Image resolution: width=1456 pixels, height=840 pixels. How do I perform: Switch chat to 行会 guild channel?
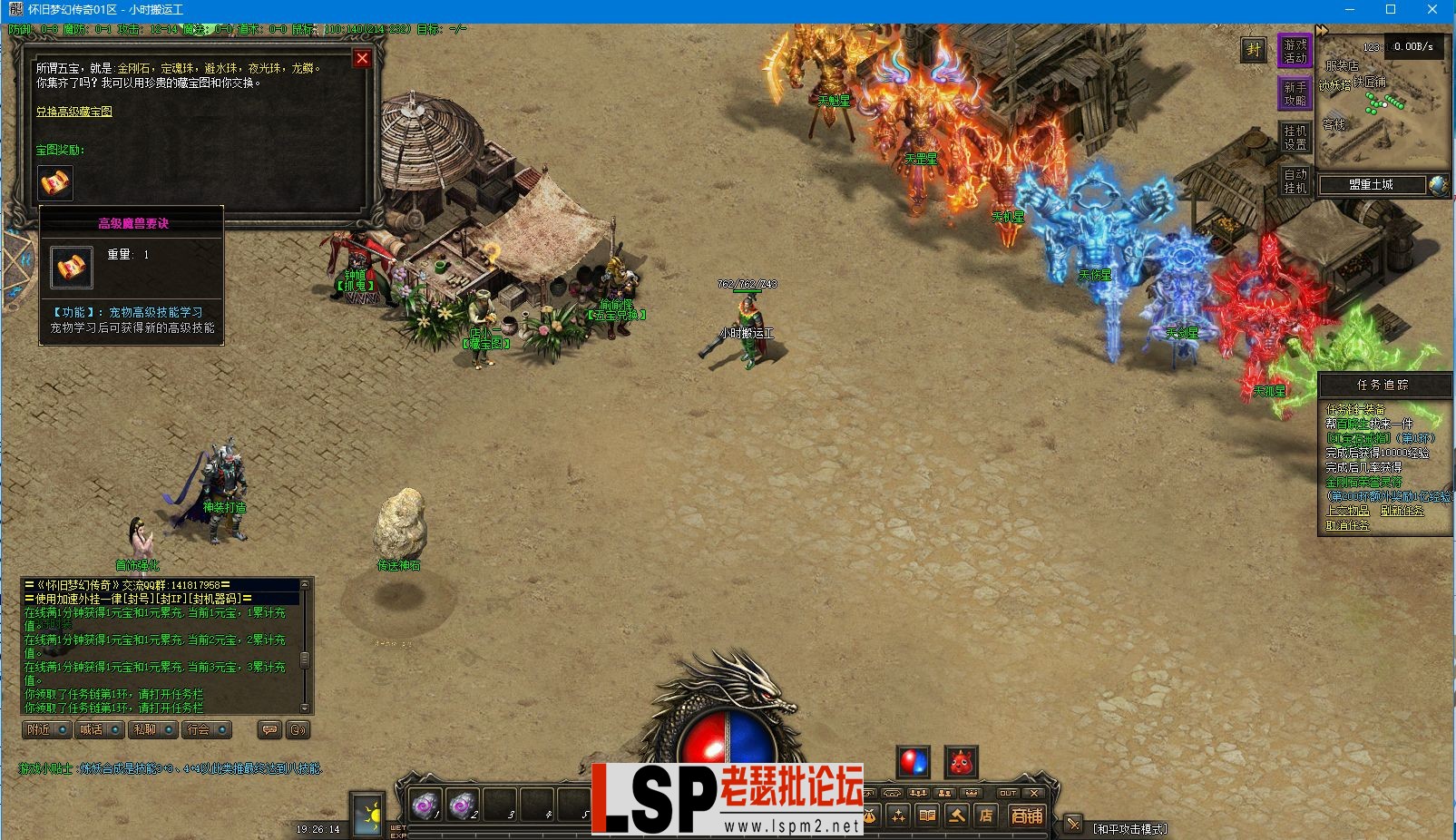[x=206, y=729]
